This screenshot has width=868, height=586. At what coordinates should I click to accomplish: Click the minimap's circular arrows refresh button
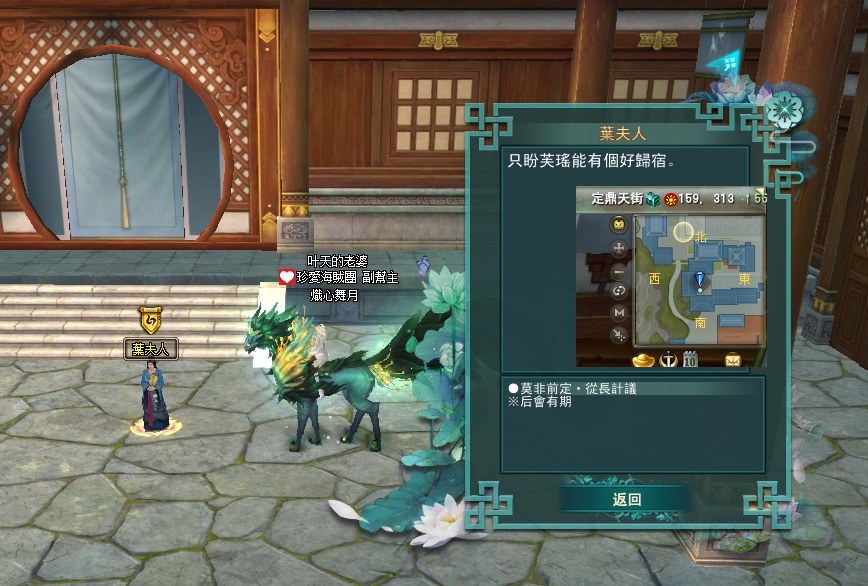pos(619,291)
